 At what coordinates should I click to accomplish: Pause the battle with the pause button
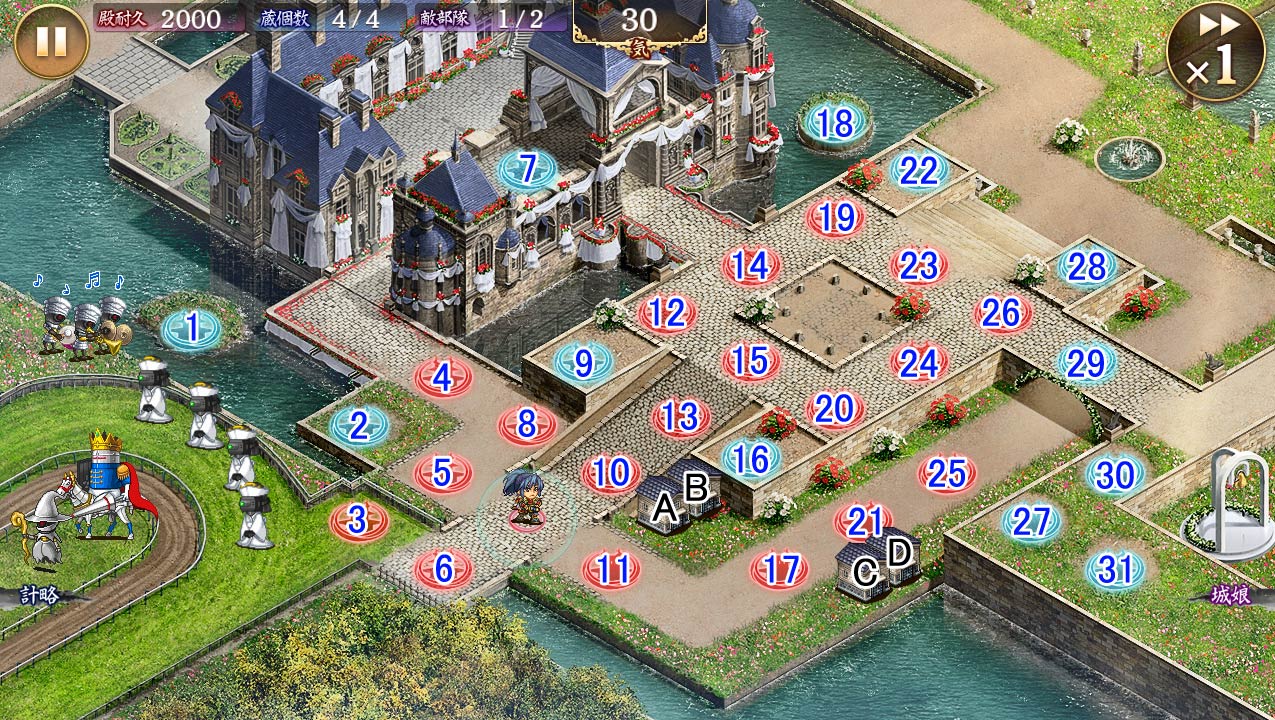(x=51, y=42)
